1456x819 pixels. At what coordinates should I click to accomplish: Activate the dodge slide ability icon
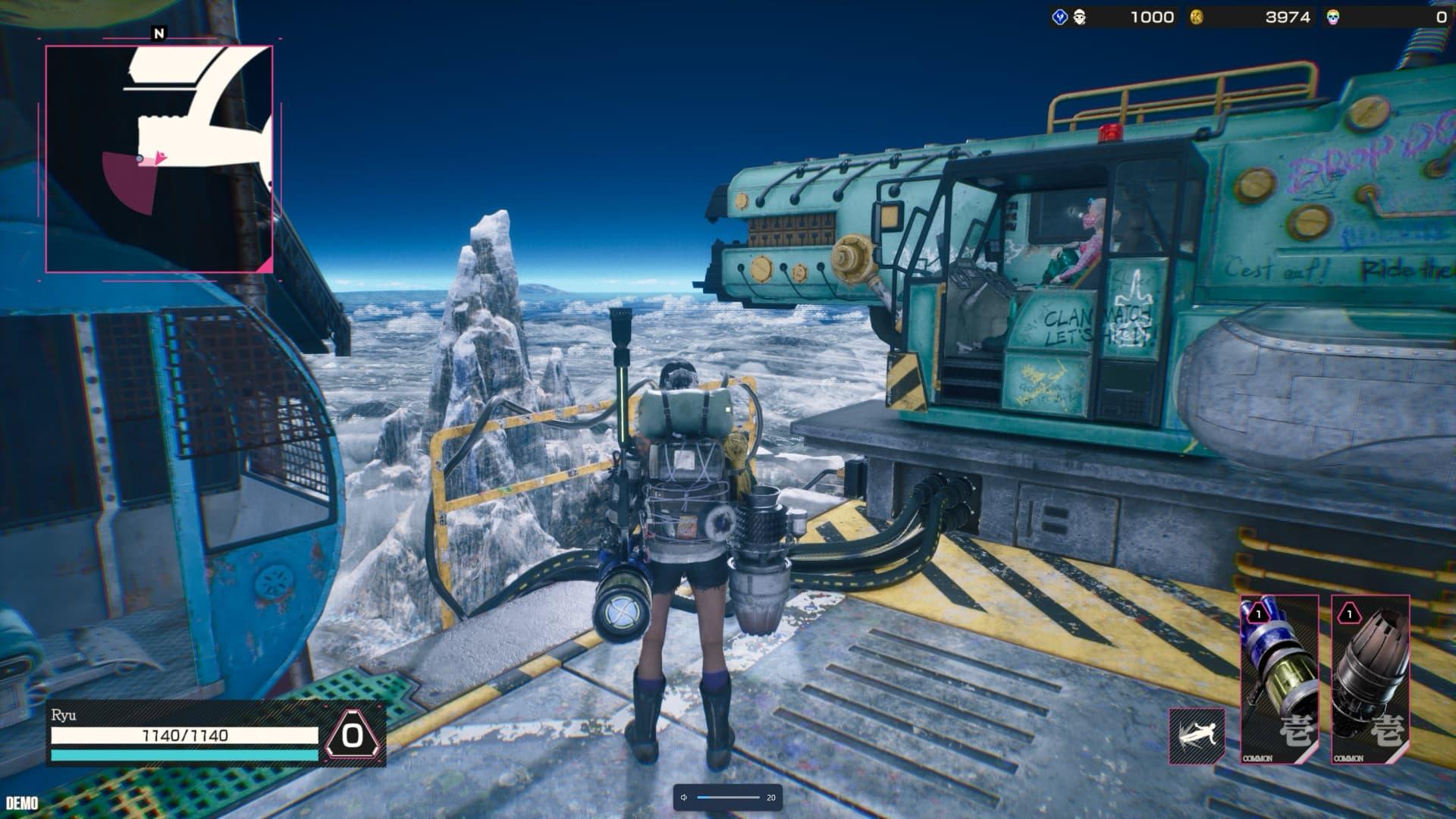tap(1197, 736)
